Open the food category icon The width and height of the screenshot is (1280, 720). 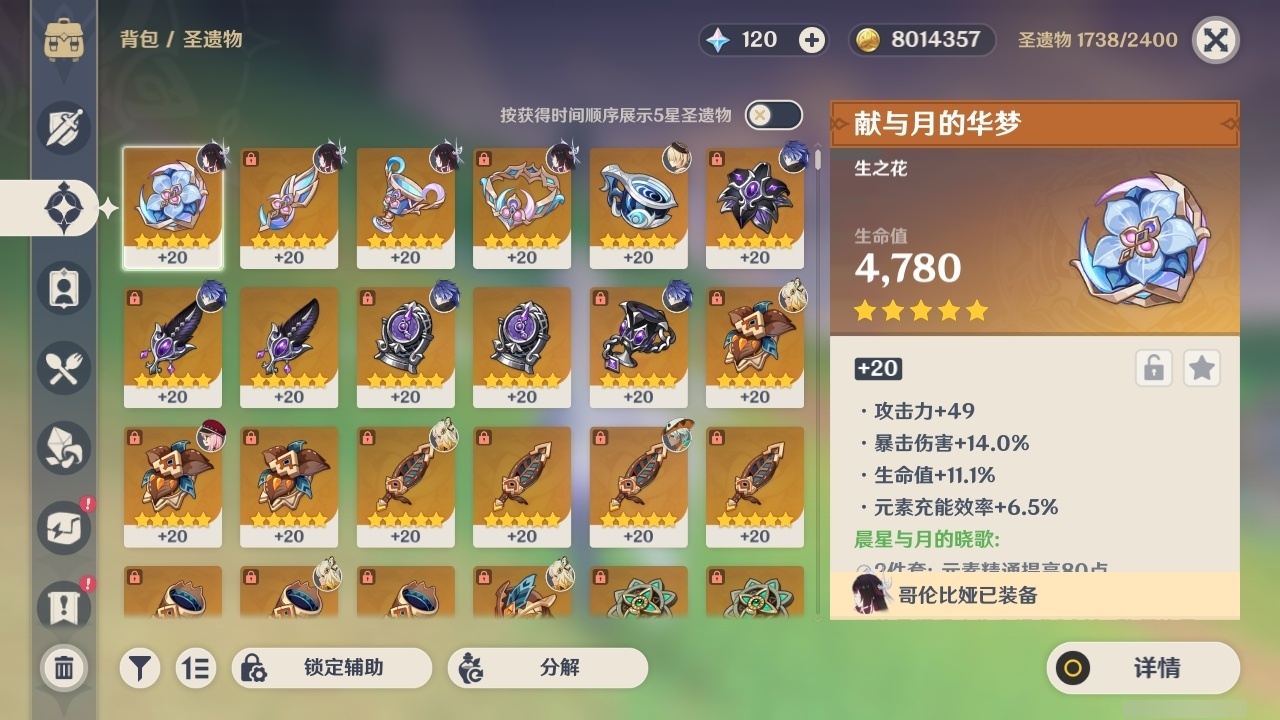tap(63, 368)
